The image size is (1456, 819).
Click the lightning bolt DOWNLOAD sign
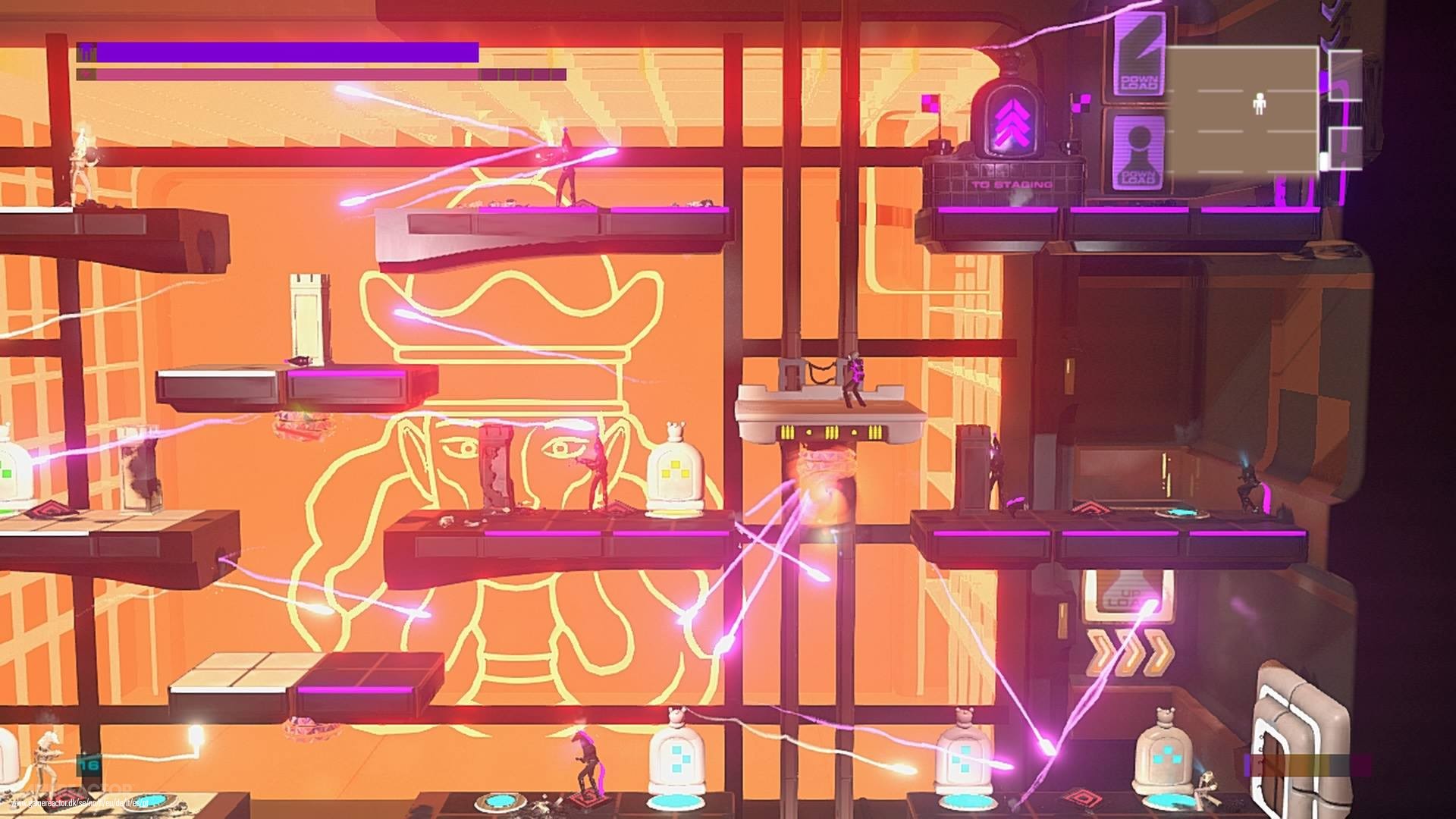(x=1140, y=56)
